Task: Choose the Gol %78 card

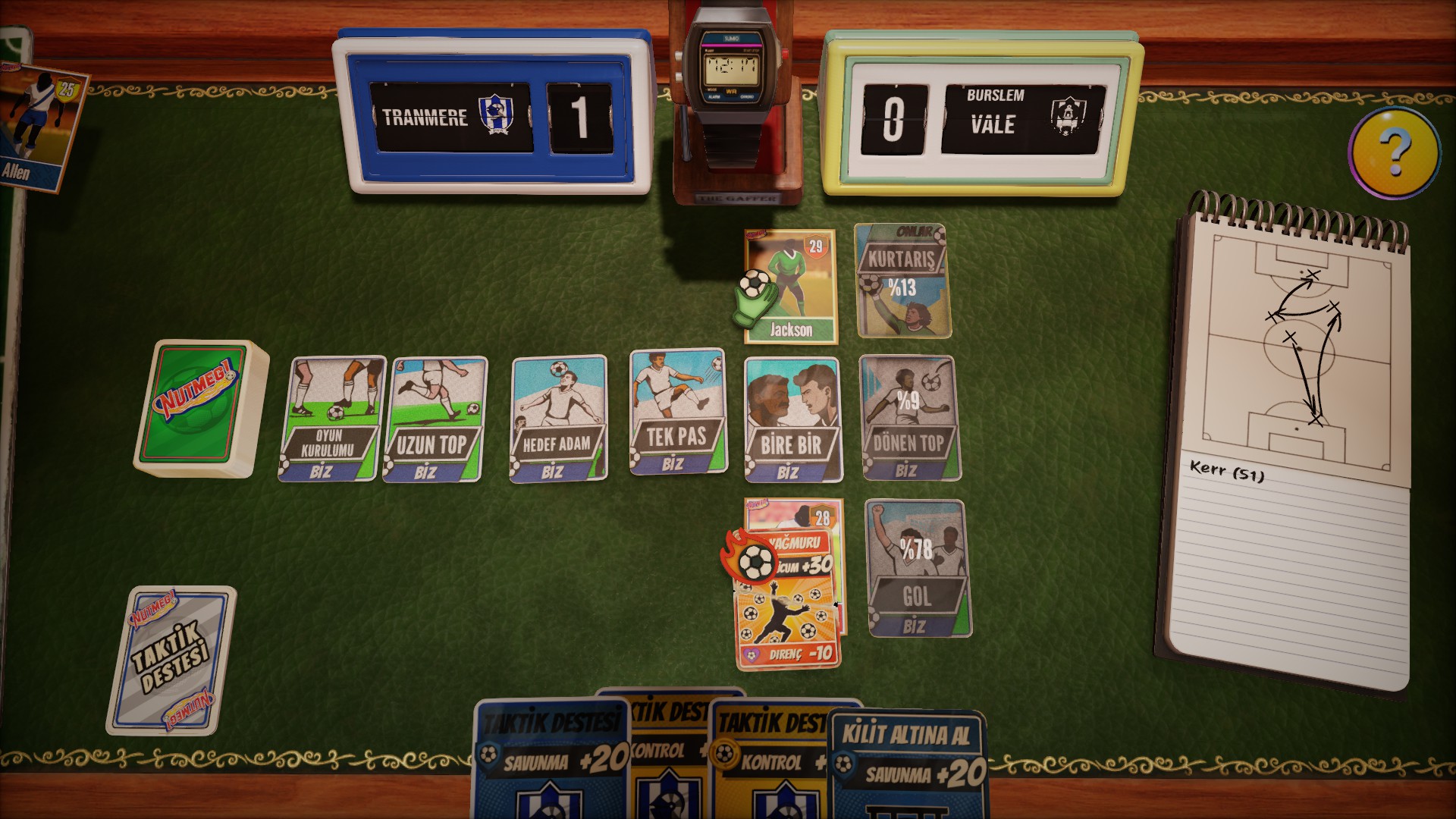Action: [x=918, y=568]
